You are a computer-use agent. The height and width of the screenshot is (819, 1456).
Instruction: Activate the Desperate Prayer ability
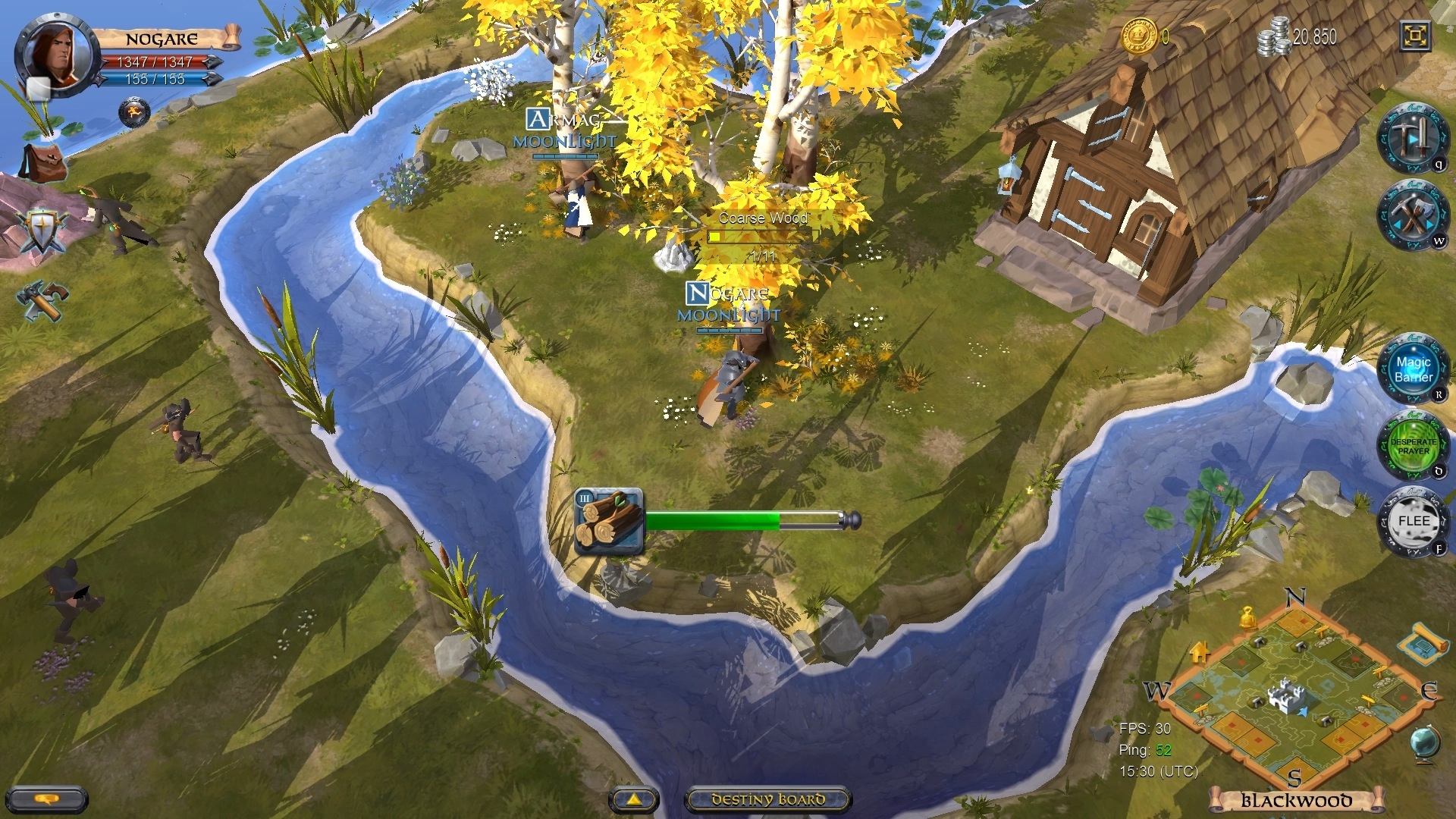(x=1411, y=447)
